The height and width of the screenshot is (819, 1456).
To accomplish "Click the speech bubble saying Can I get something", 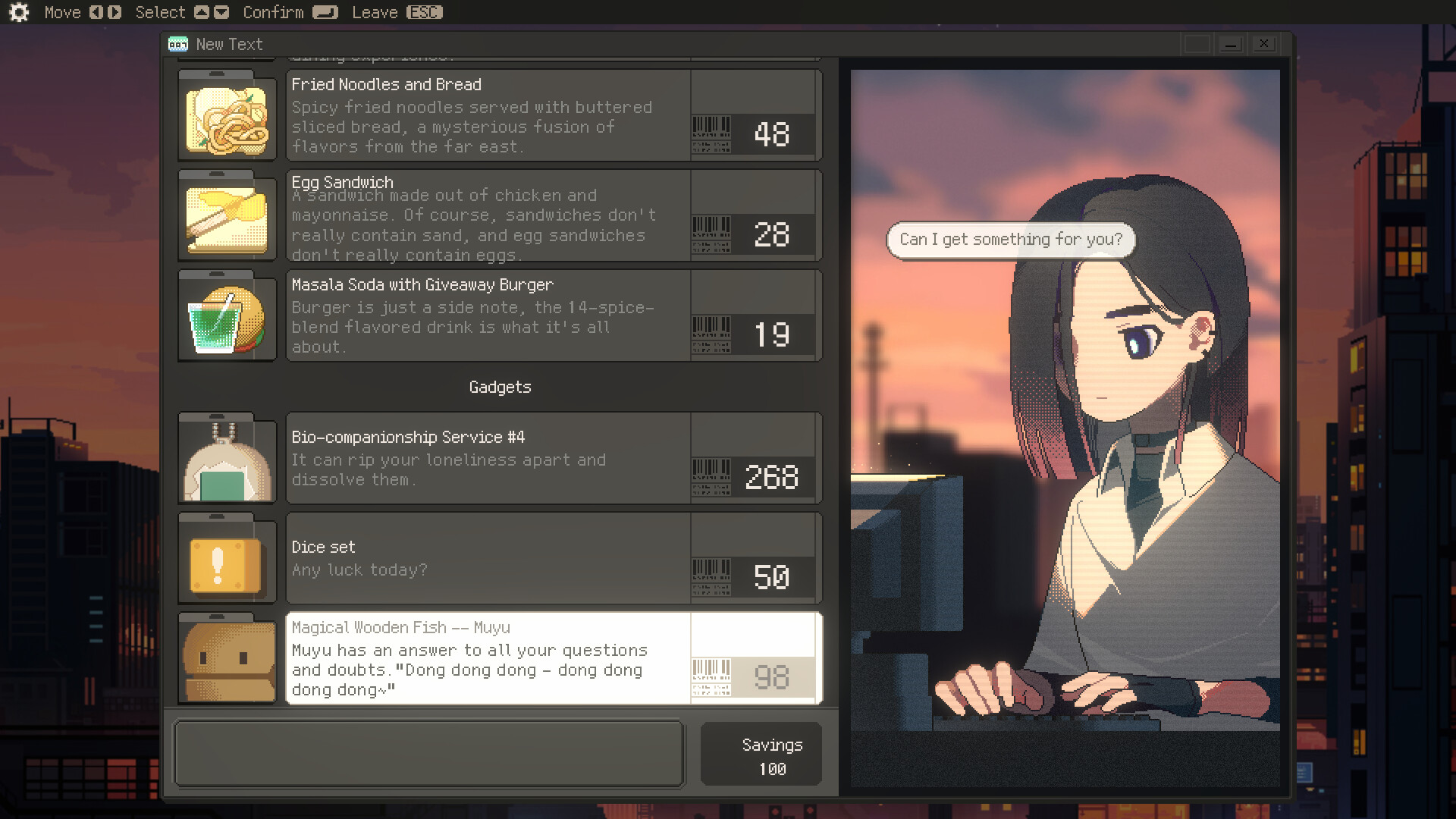I will pyautogui.click(x=1010, y=239).
